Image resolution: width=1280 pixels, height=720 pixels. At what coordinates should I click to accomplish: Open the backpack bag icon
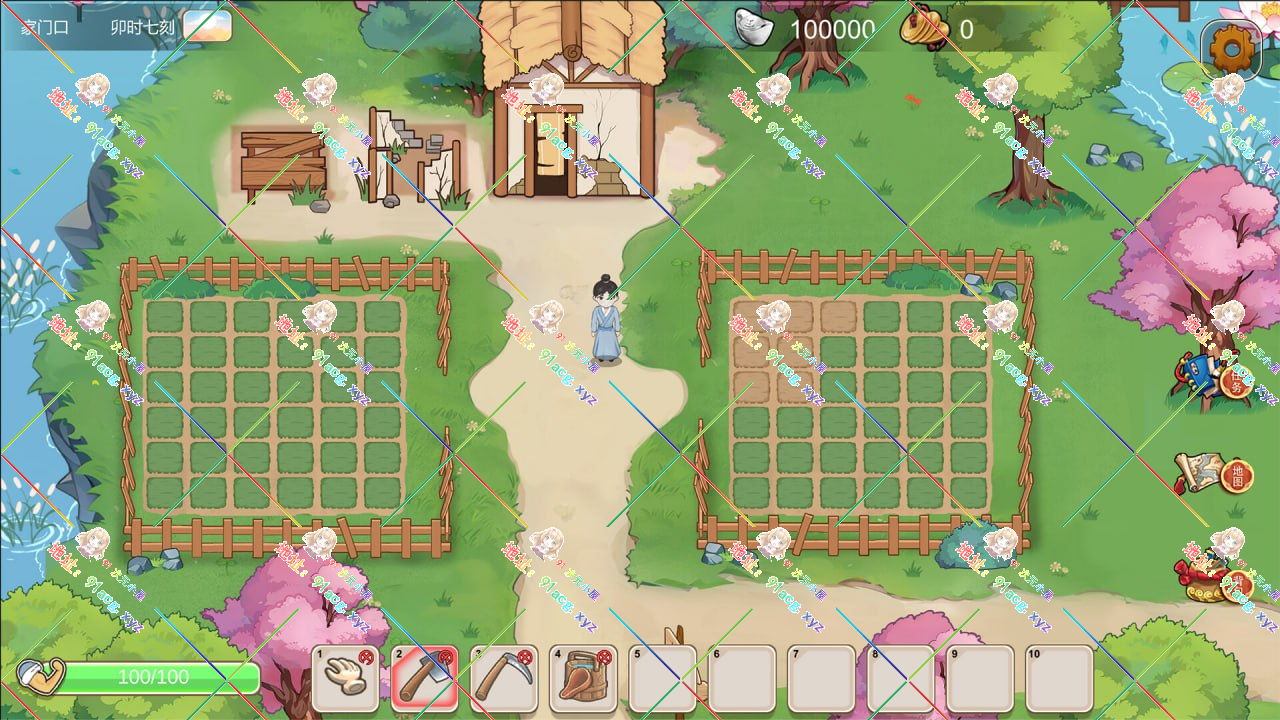pyautogui.click(x=1213, y=577)
